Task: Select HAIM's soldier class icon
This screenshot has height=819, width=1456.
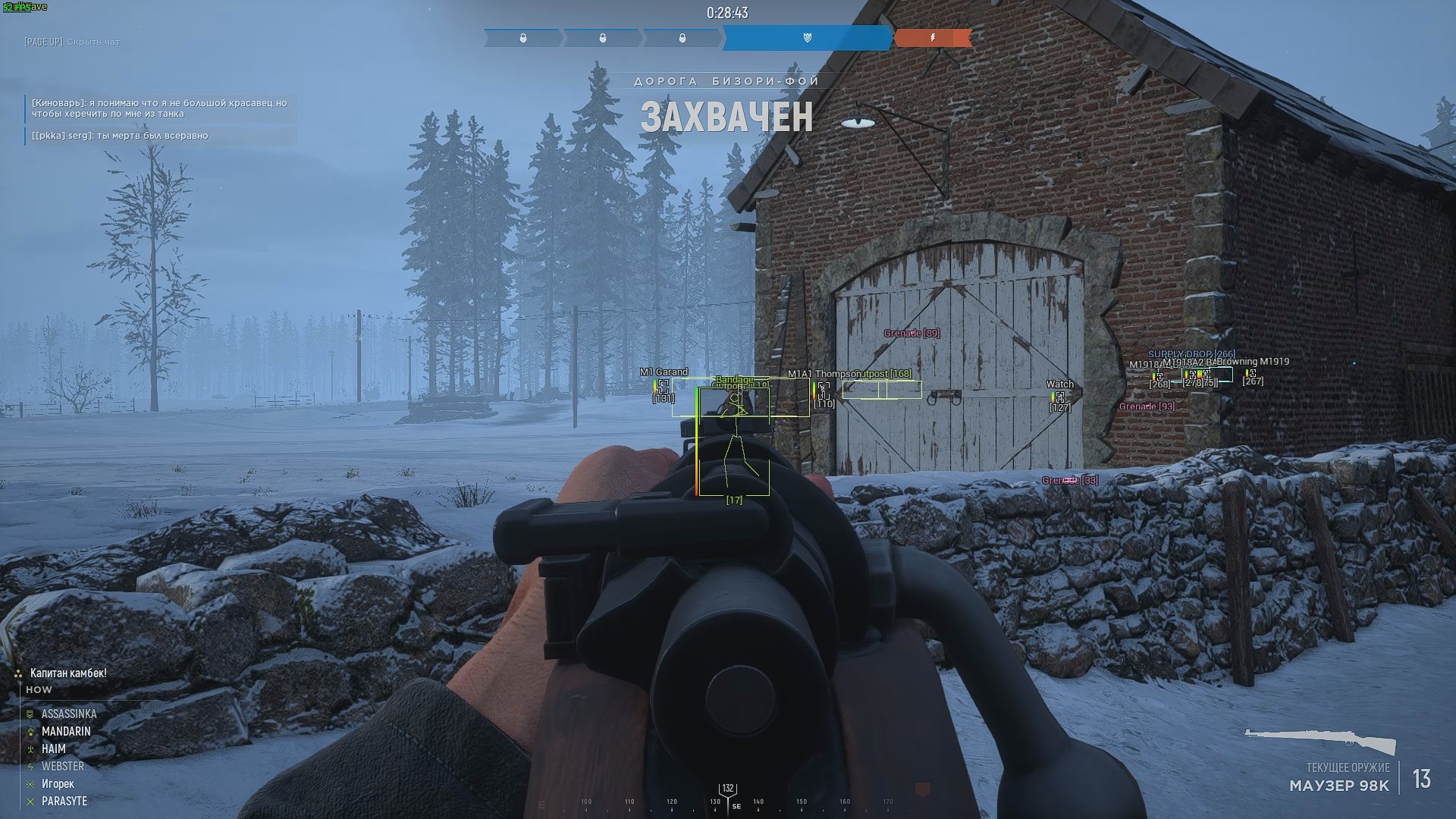Action: pos(30,748)
